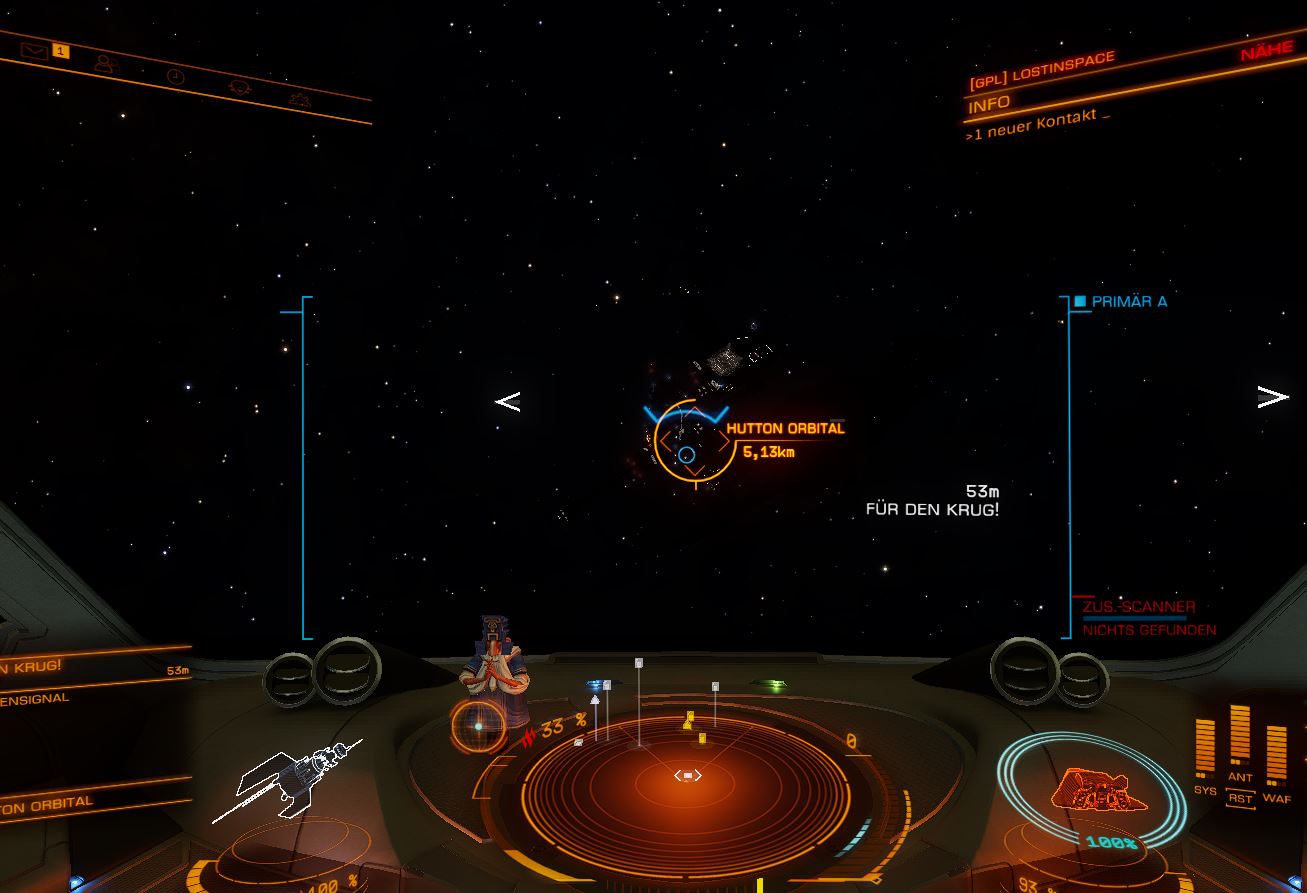Open the INFO comms panel header

click(x=989, y=103)
